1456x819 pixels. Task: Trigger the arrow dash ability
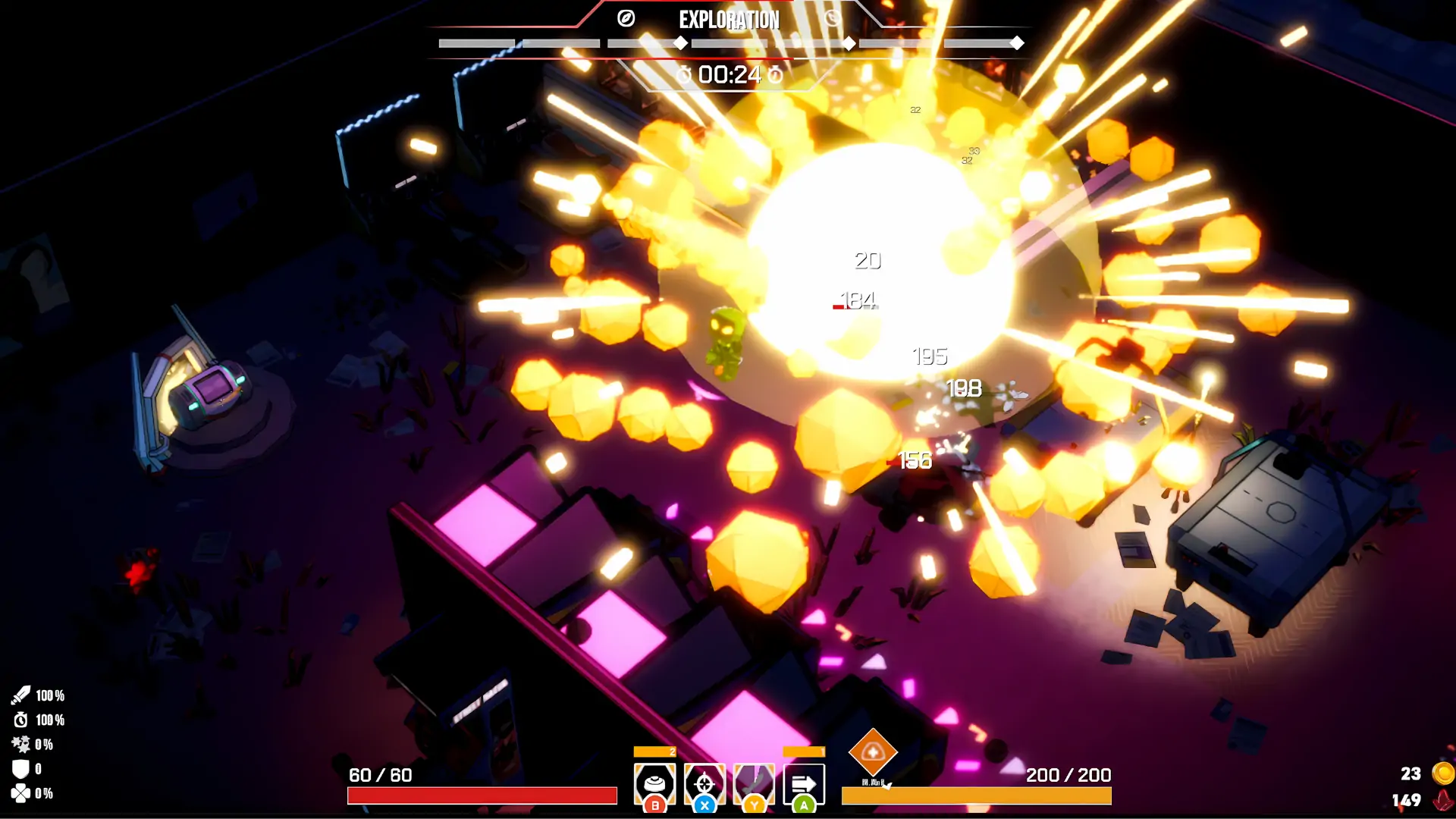[x=804, y=783]
